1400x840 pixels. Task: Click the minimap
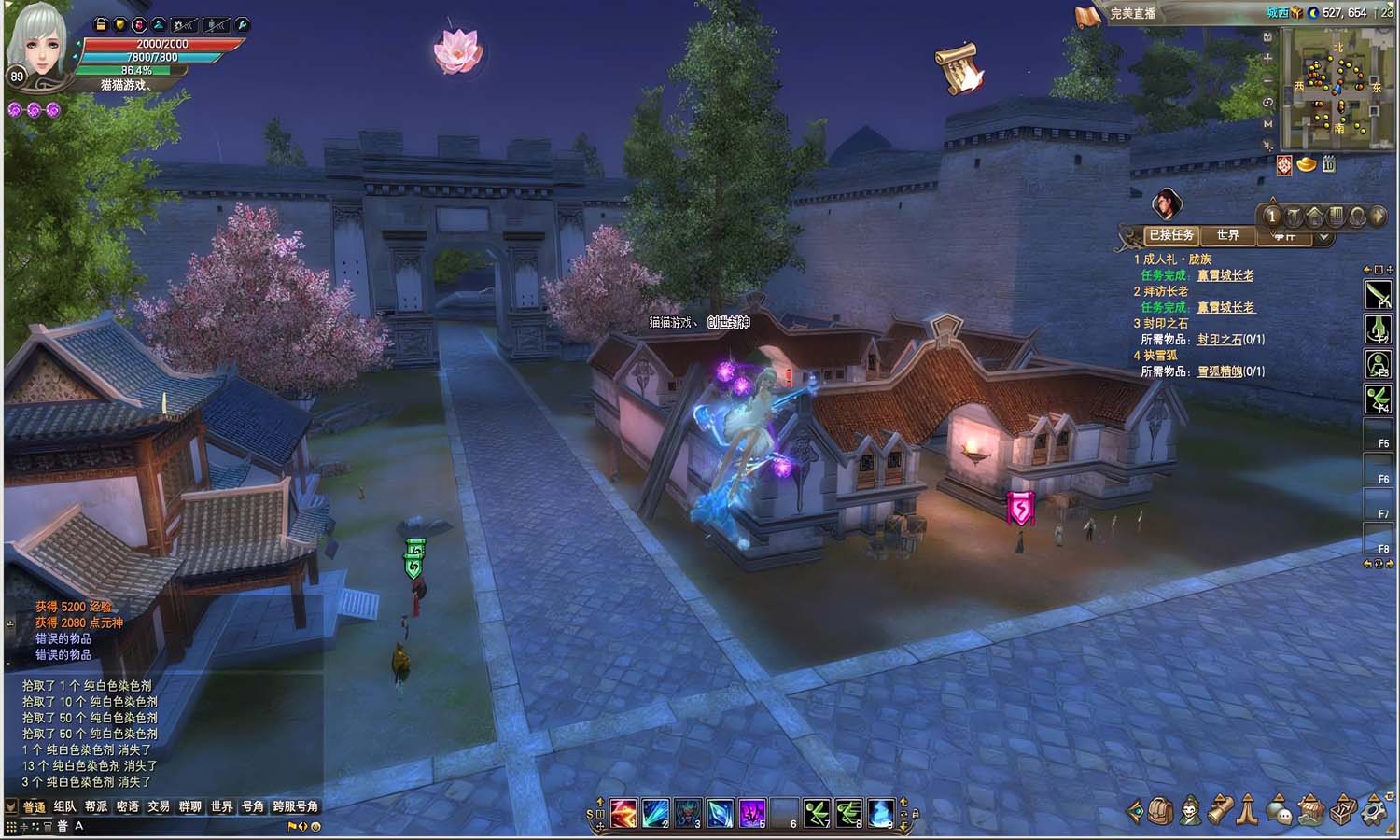(x=1336, y=90)
